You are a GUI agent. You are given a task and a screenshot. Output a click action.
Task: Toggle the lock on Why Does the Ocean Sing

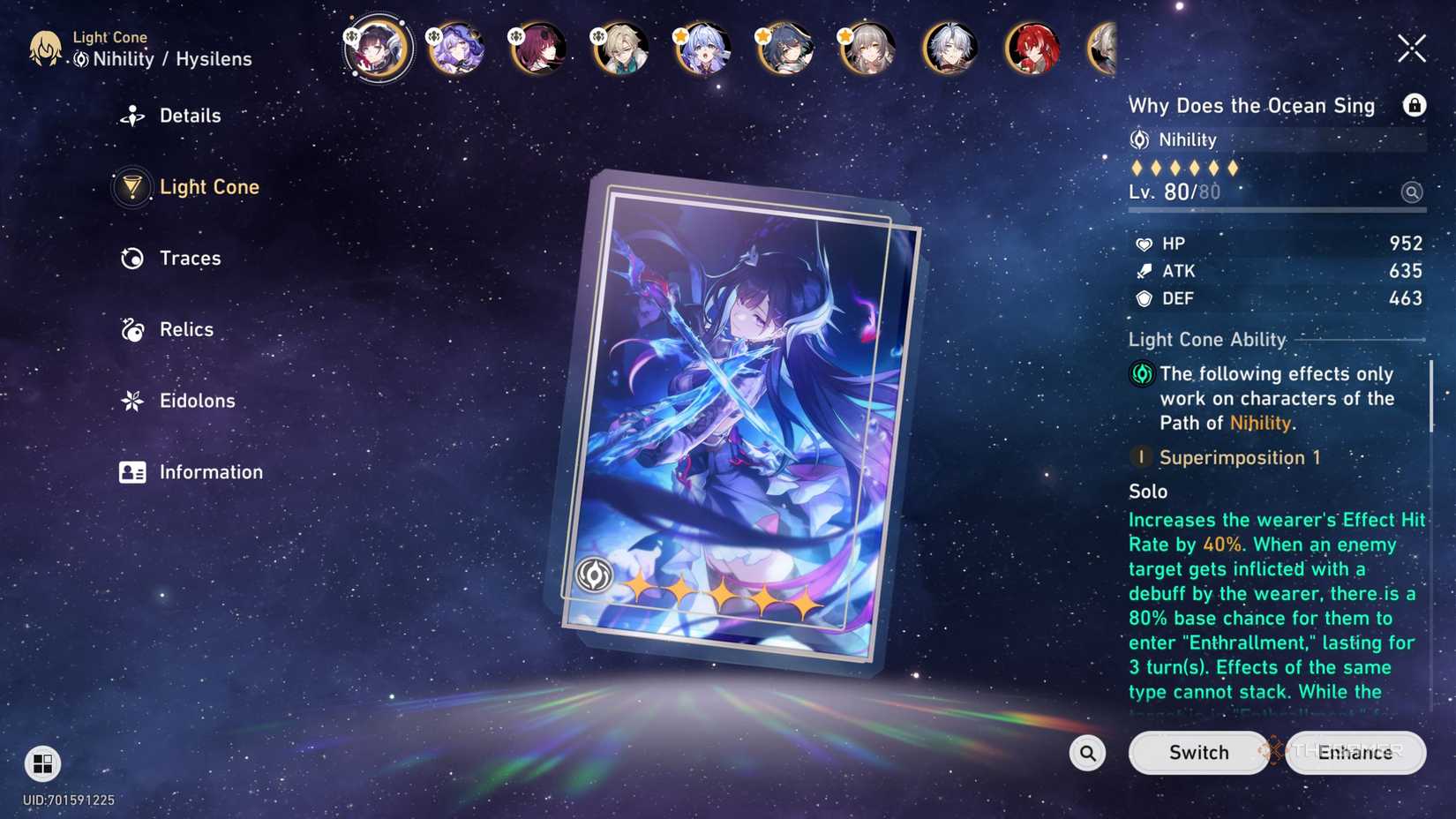point(1415,105)
